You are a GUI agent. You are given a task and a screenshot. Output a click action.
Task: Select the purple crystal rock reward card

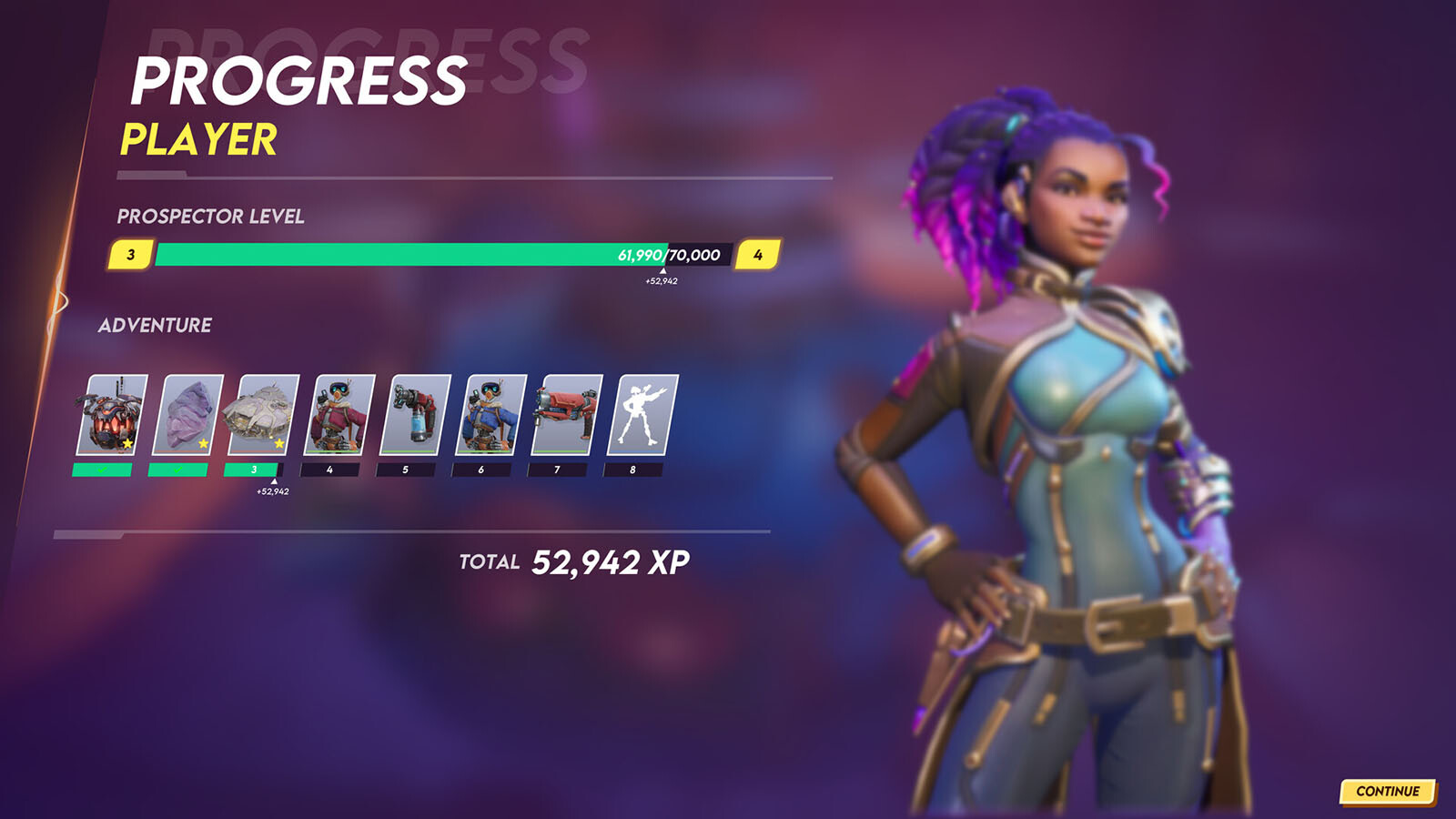(x=188, y=415)
